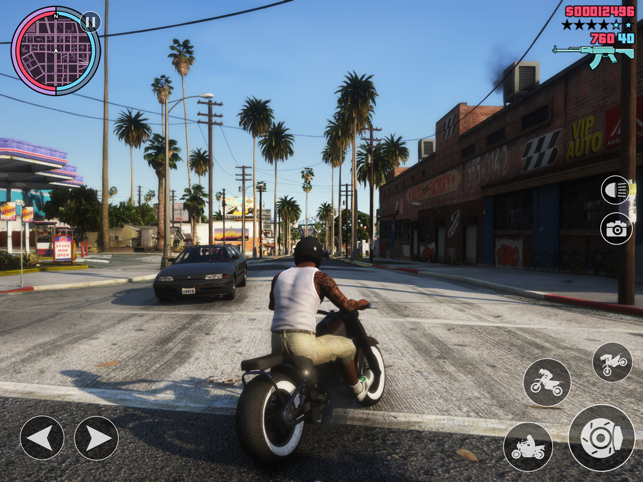
Task: Open the circular street minimap
Action: pyautogui.click(x=55, y=51)
